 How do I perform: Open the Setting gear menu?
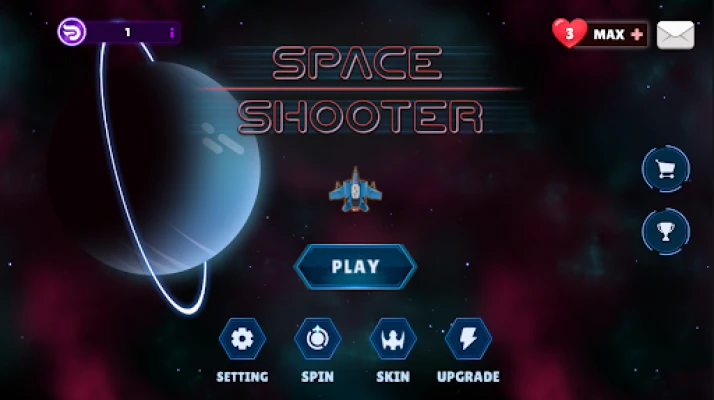(x=242, y=339)
